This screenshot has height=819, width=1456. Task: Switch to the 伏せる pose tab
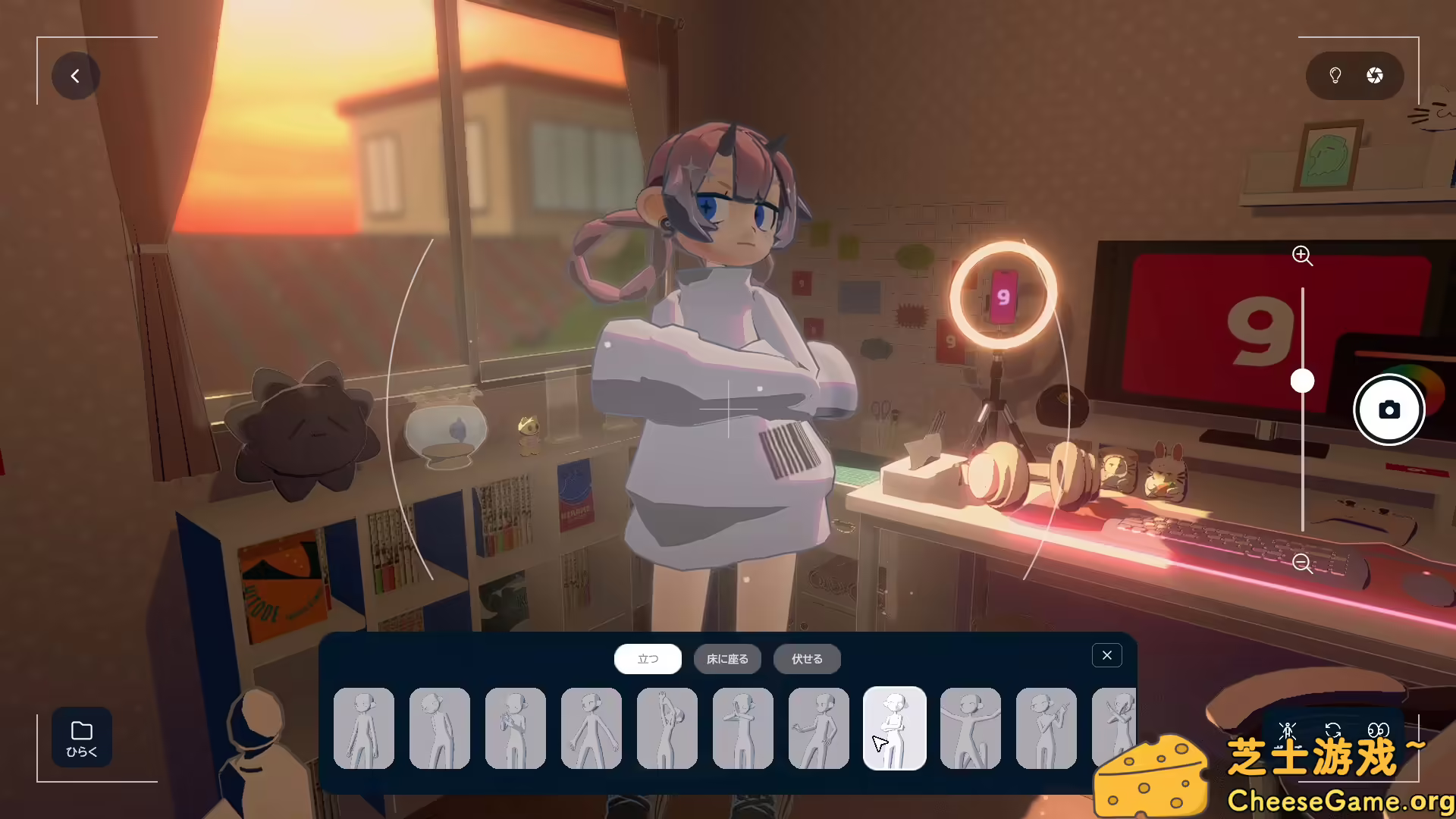[806, 659]
